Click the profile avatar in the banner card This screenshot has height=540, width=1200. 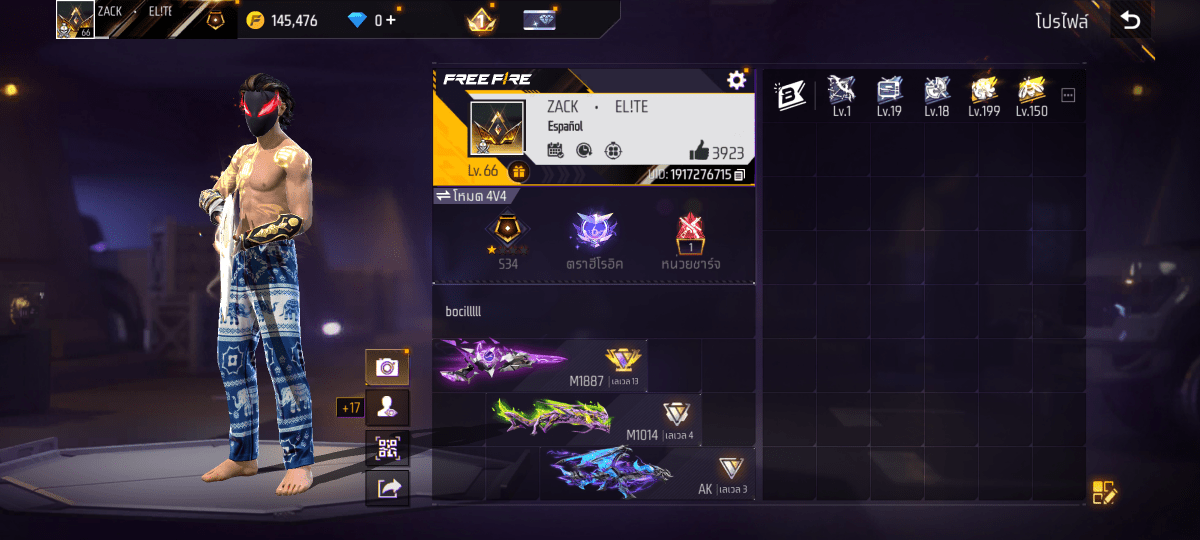click(497, 128)
